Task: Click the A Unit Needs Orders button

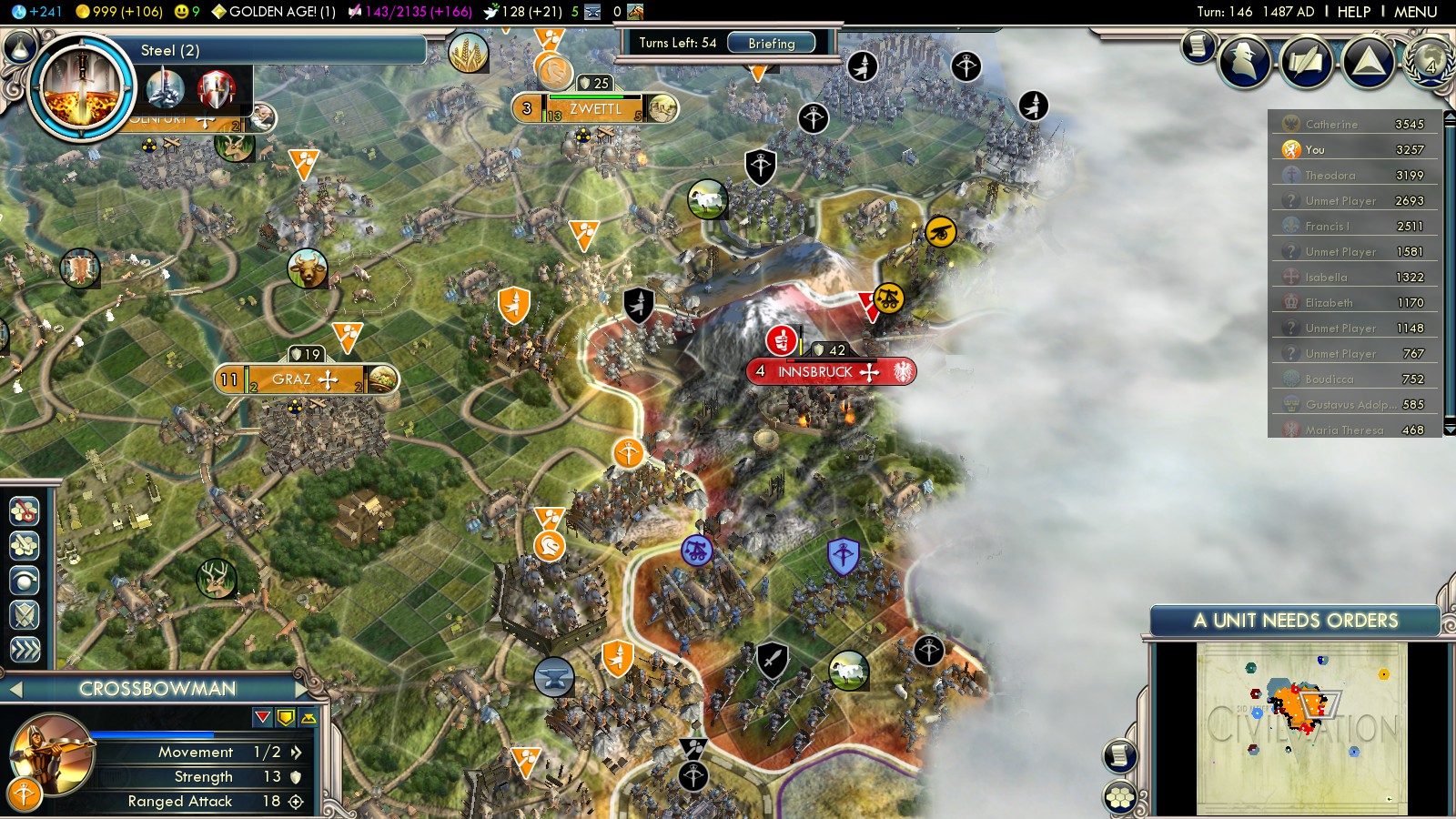Action: (x=1295, y=621)
